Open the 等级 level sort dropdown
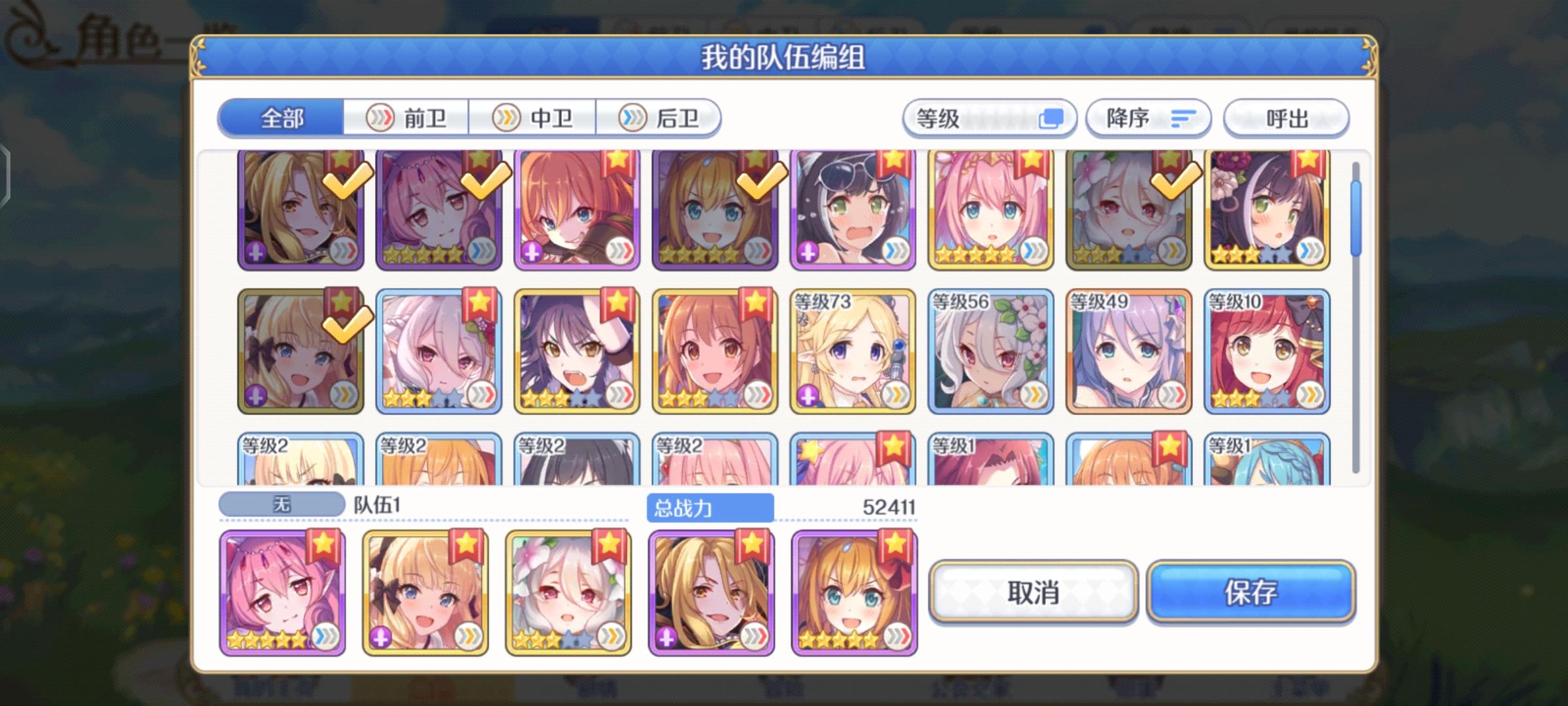Image resolution: width=1568 pixels, height=706 pixels. (980, 118)
